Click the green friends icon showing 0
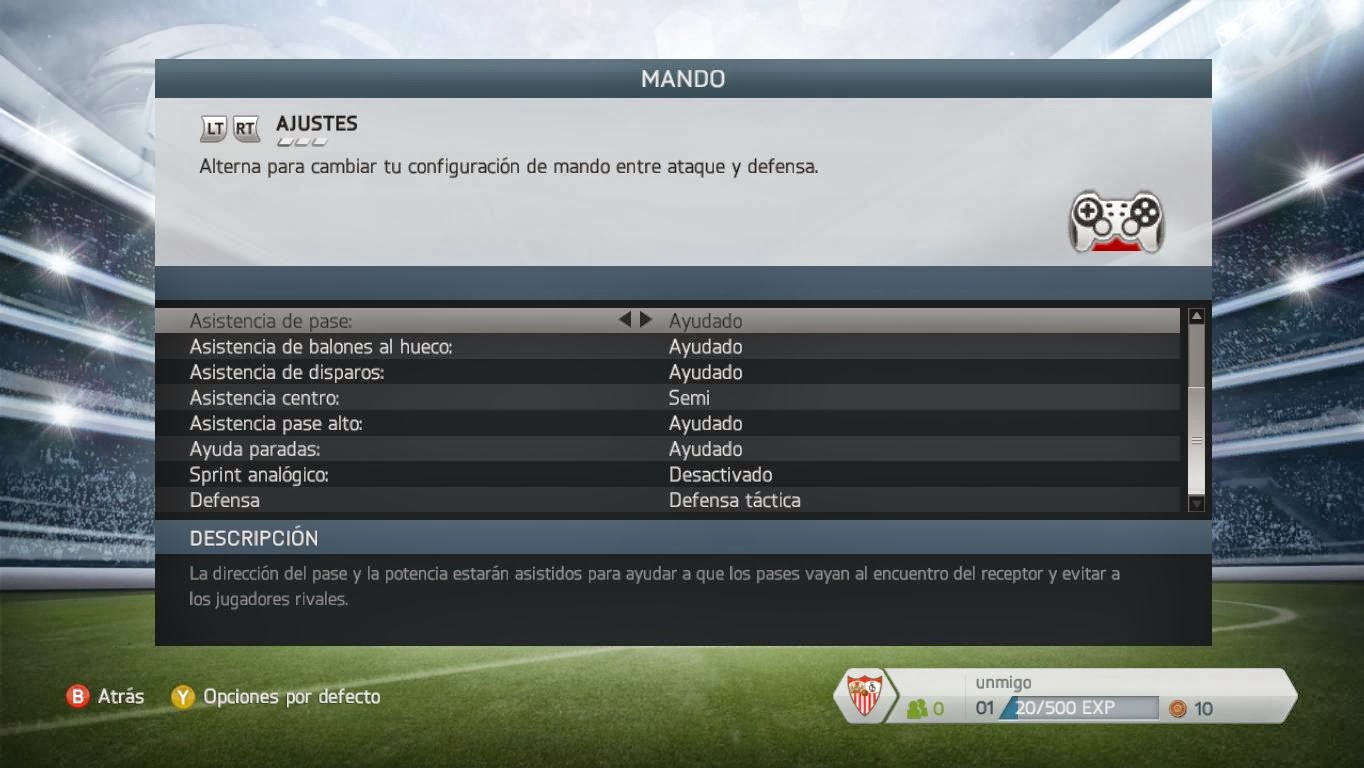Viewport: 1364px width, 768px height. click(919, 708)
